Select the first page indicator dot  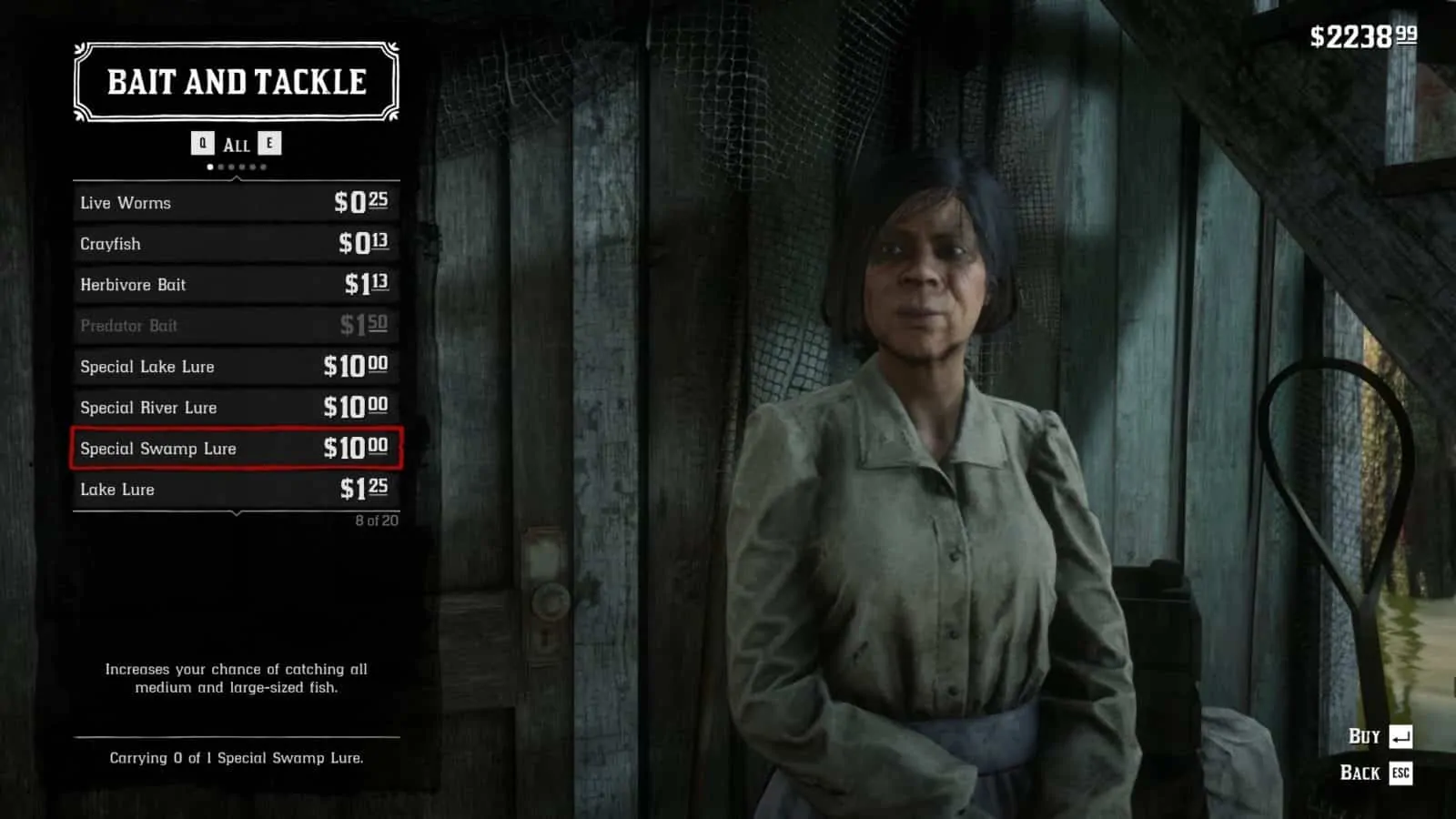pos(209,167)
